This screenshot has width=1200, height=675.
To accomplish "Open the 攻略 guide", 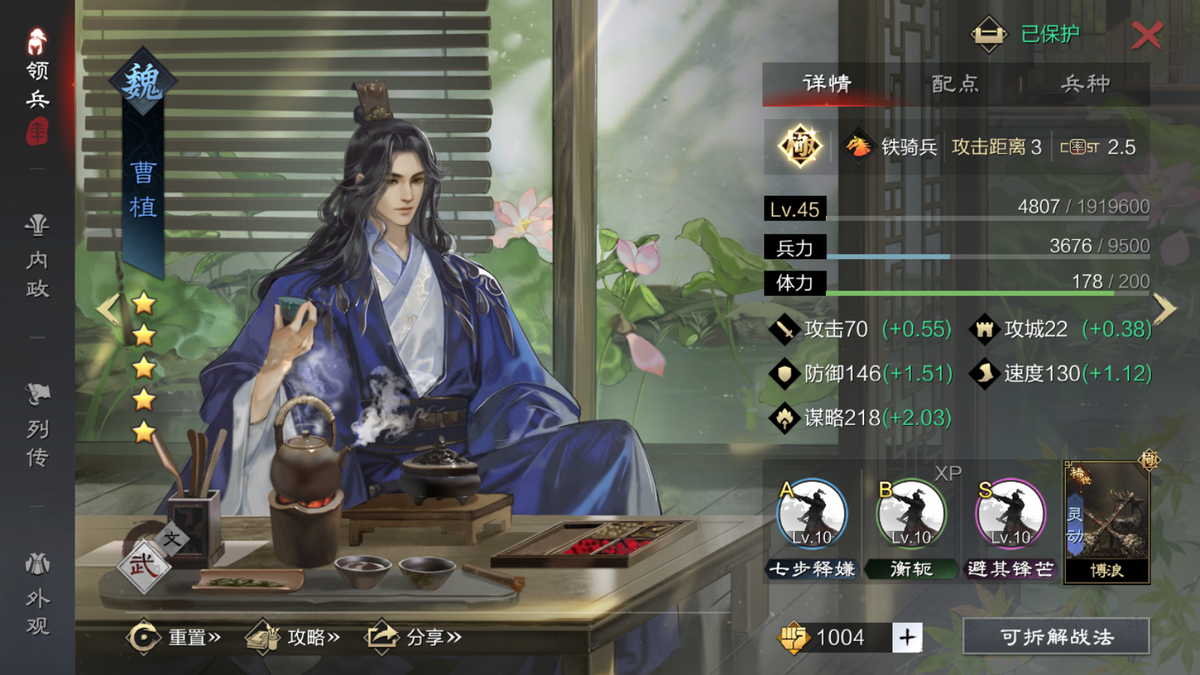I will click(294, 637).
